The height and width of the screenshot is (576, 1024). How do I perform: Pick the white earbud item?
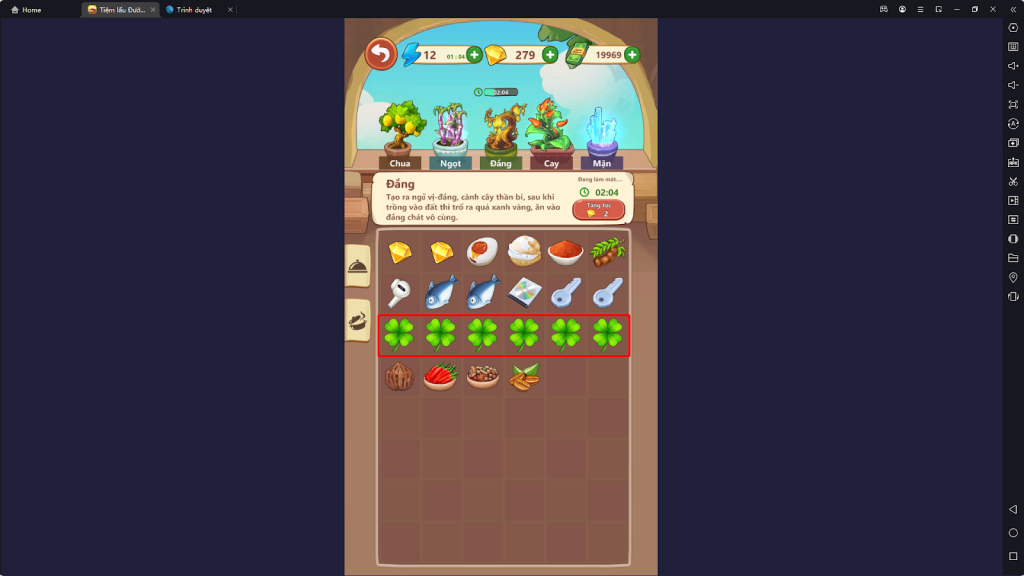tap(399, 293)
